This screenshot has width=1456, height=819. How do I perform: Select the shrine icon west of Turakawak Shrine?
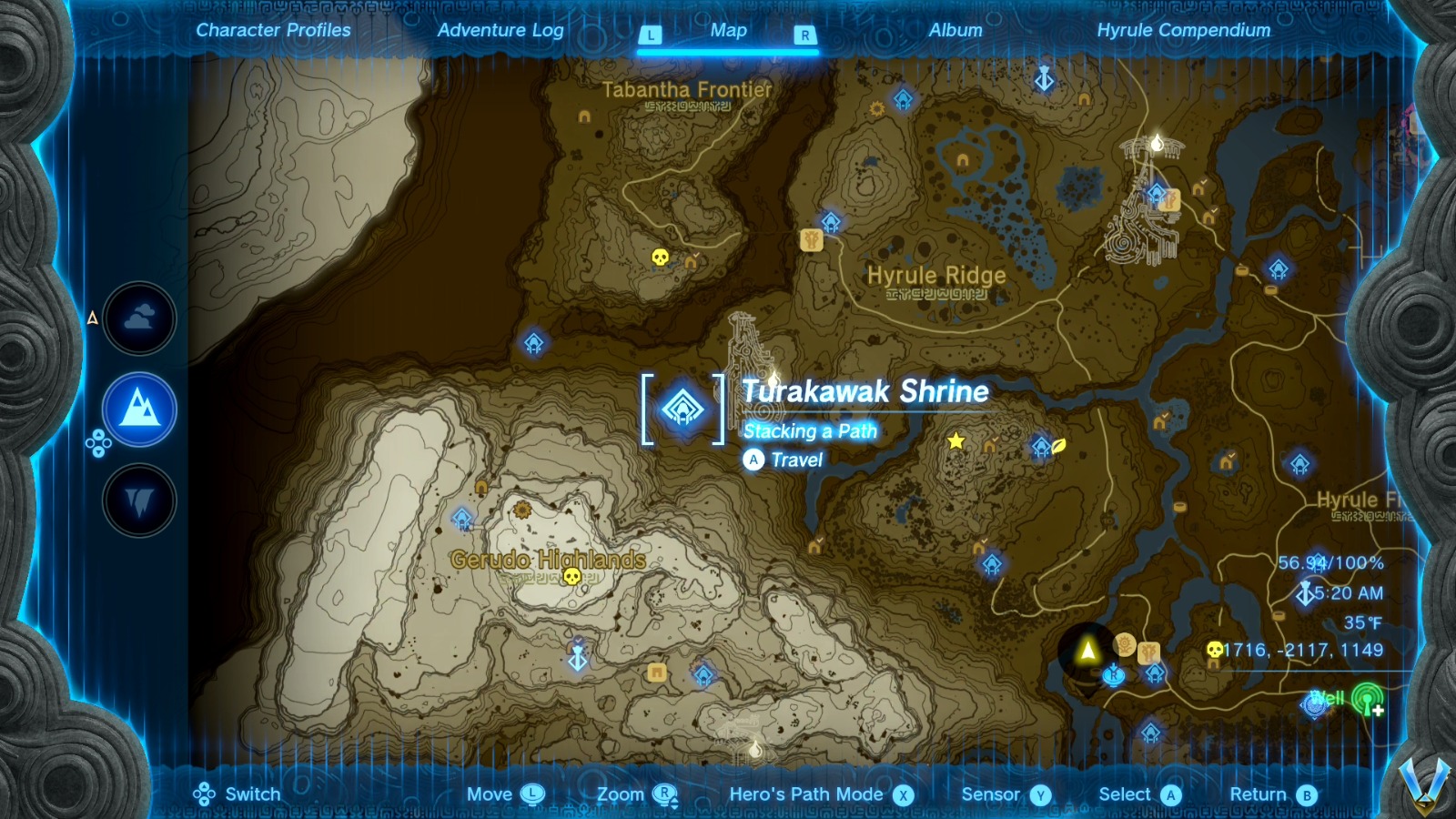[x=535, y=344]
